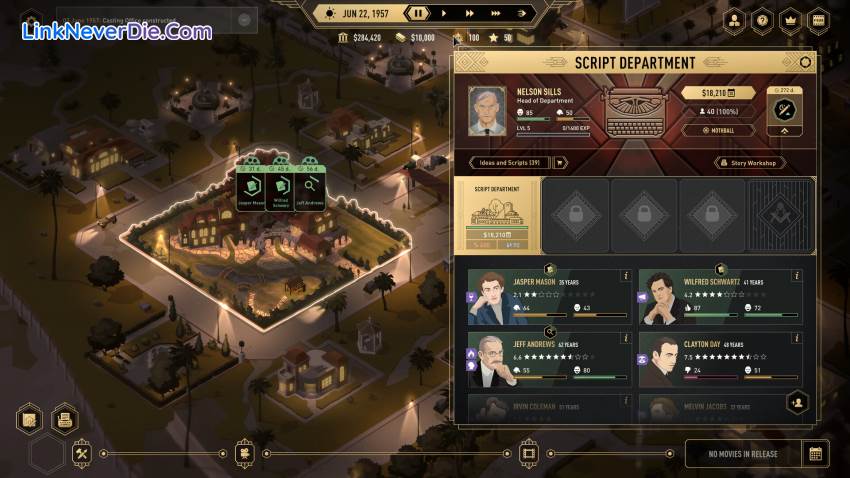Open the help question mark menu
The width and height of the screenshot is (850, 478).
tap(762, 20)
